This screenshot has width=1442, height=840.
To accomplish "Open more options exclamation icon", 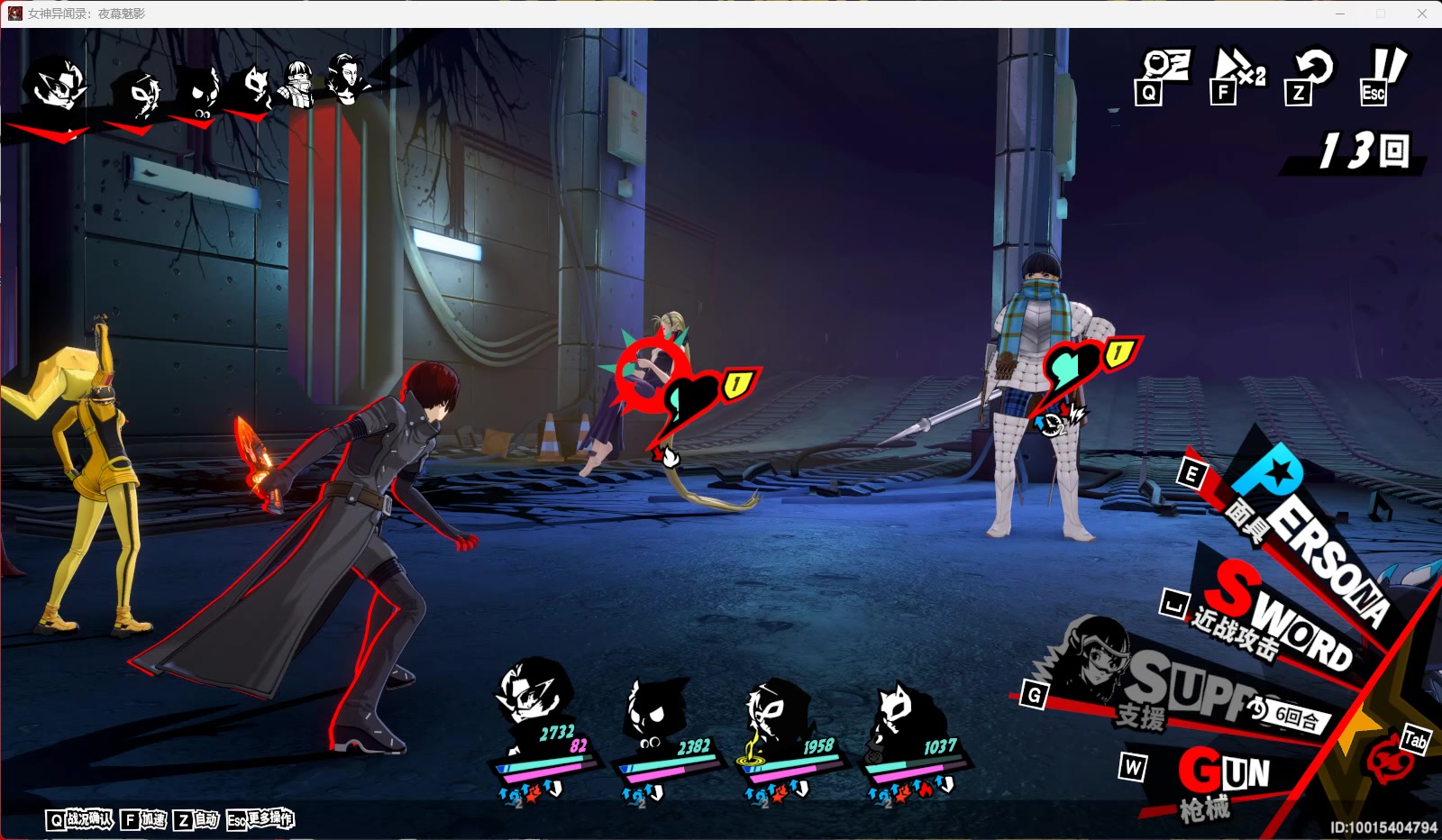I will point(1383,74).
